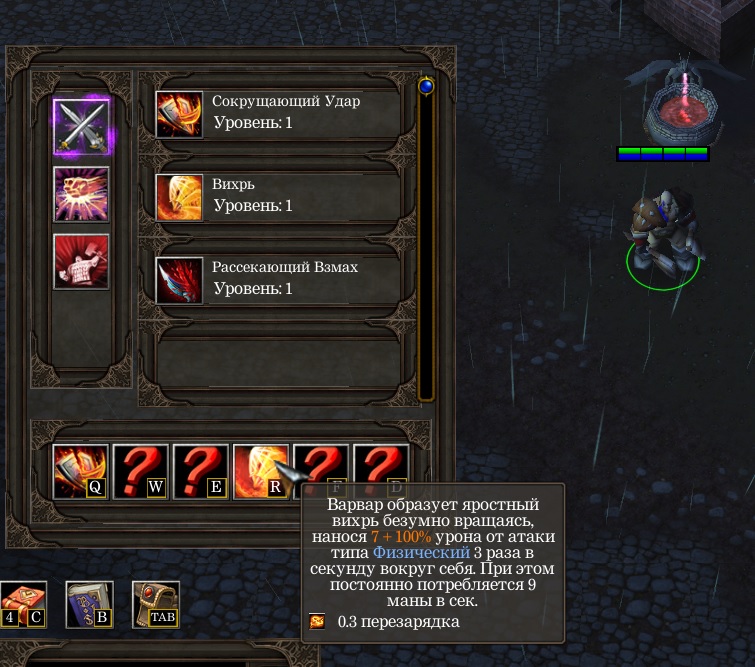Select the empty question mark slot W
Viewport: 755px width, 667px height.
141,471
